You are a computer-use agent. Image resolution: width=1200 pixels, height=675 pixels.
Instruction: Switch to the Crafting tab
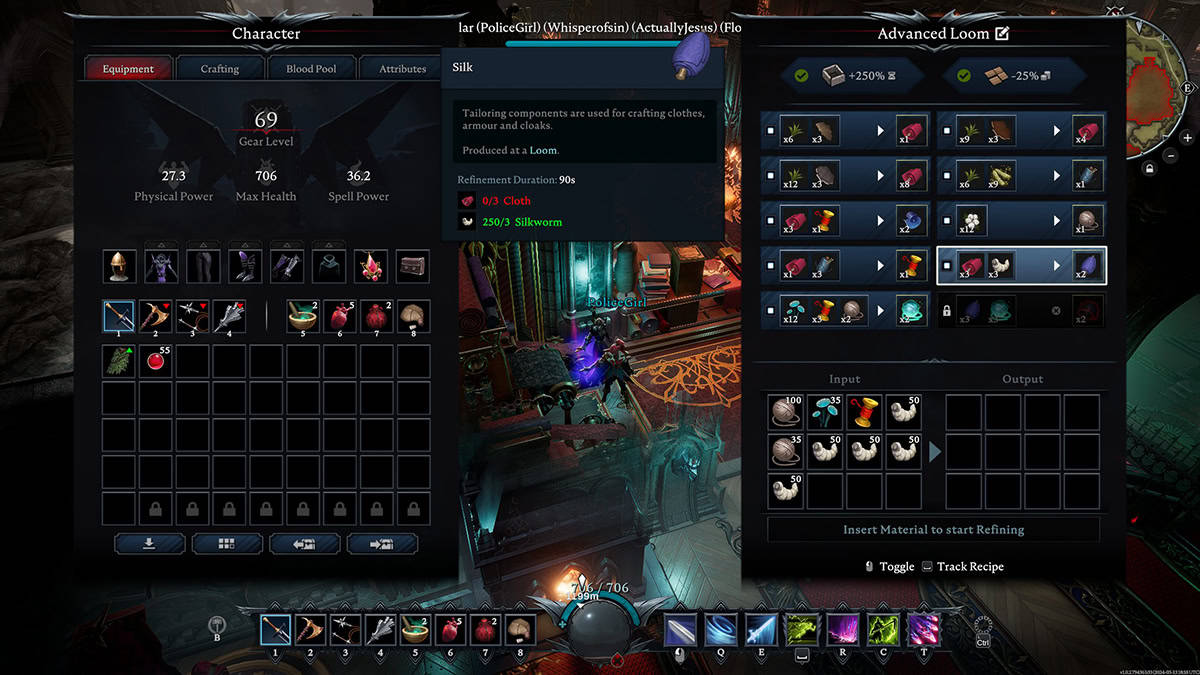[219, 69]
